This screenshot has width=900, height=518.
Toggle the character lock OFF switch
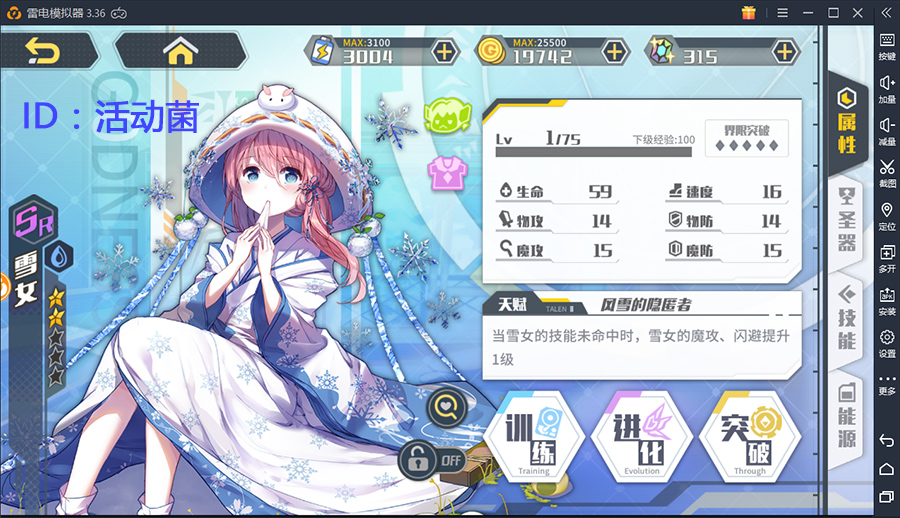[434, 460]
